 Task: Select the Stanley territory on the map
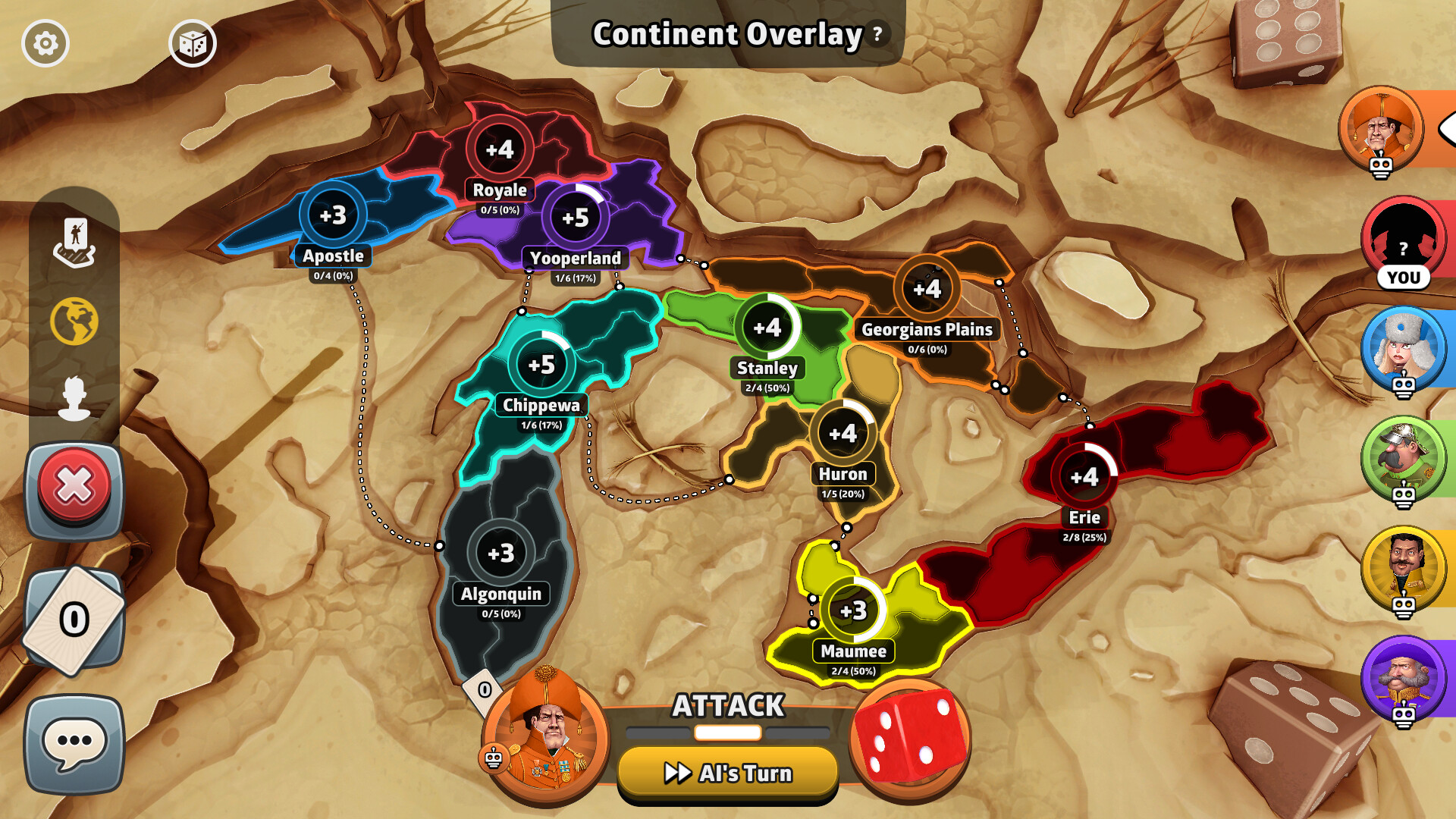[767, 328]
